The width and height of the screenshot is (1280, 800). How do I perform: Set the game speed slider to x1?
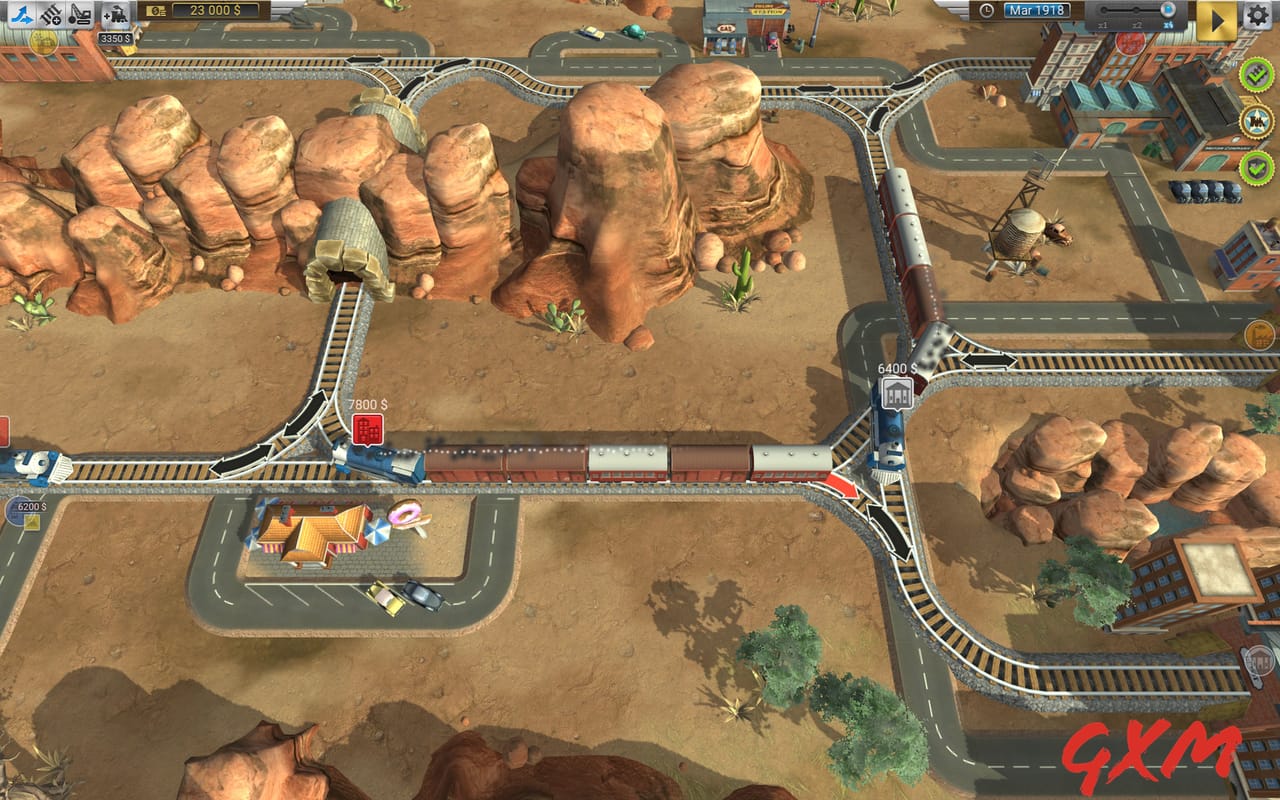pyautogui.click(x=1103, y=10)
